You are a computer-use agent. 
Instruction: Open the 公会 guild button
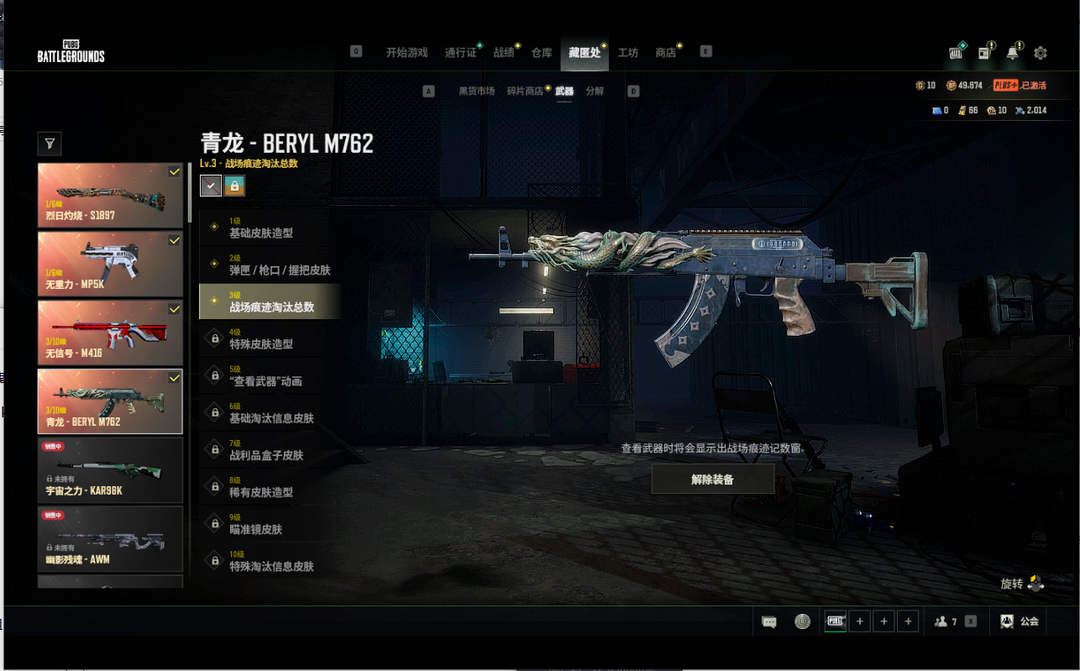coord(1020,621)
